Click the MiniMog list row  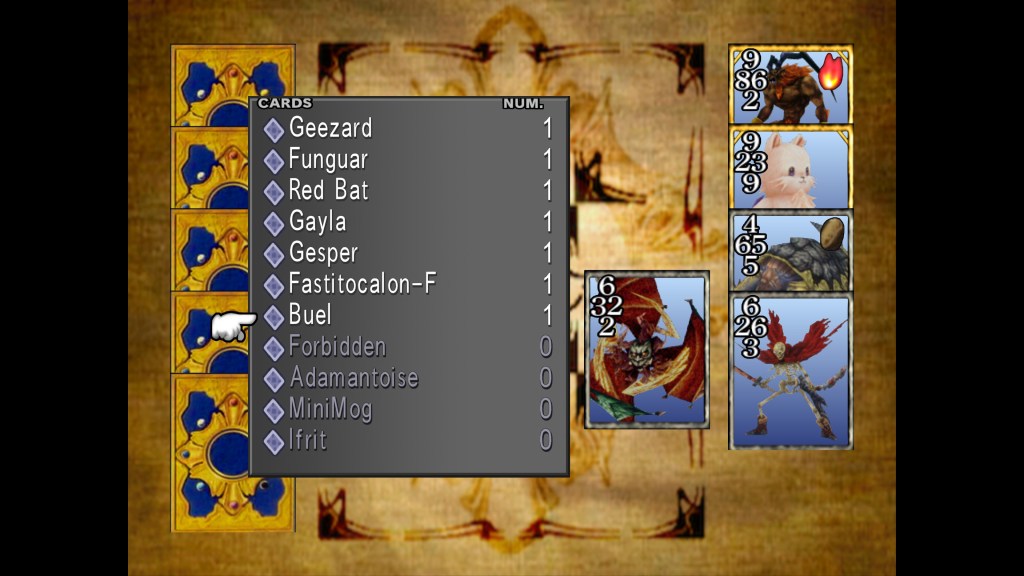pyautogui.click(x=330, y=409)
